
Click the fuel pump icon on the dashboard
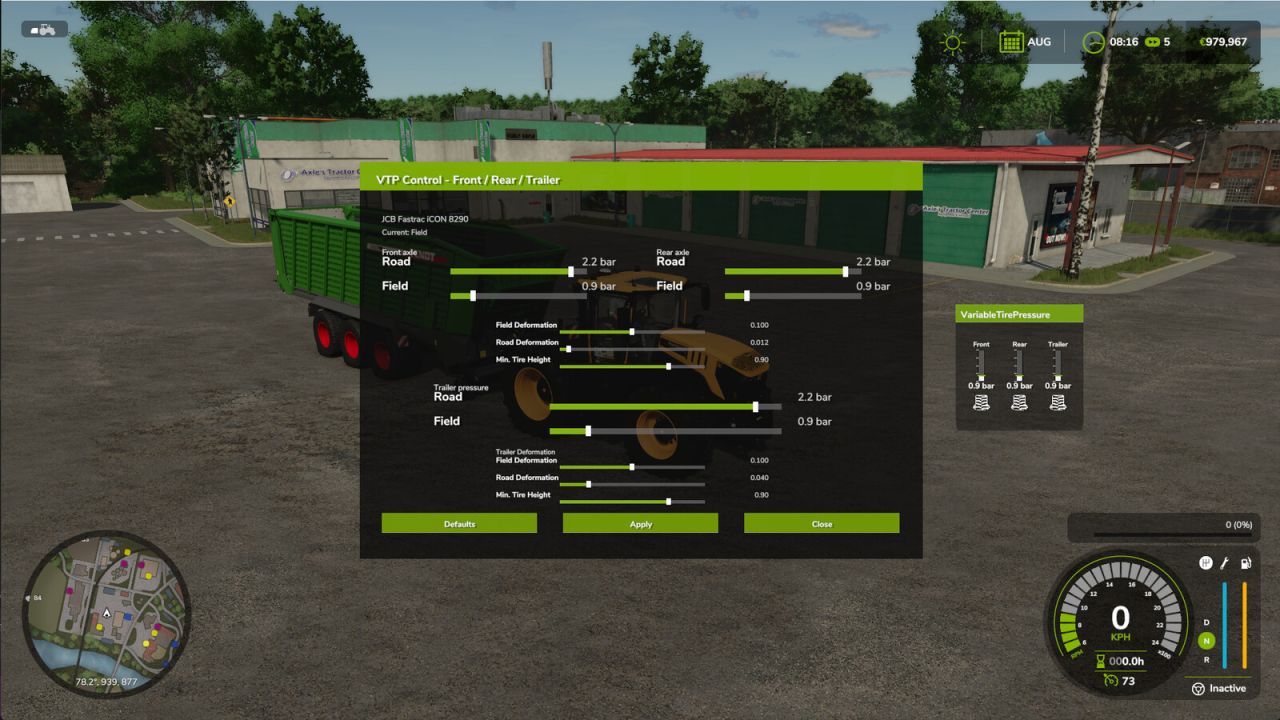pyautogui.click(x=1245, y=562)
